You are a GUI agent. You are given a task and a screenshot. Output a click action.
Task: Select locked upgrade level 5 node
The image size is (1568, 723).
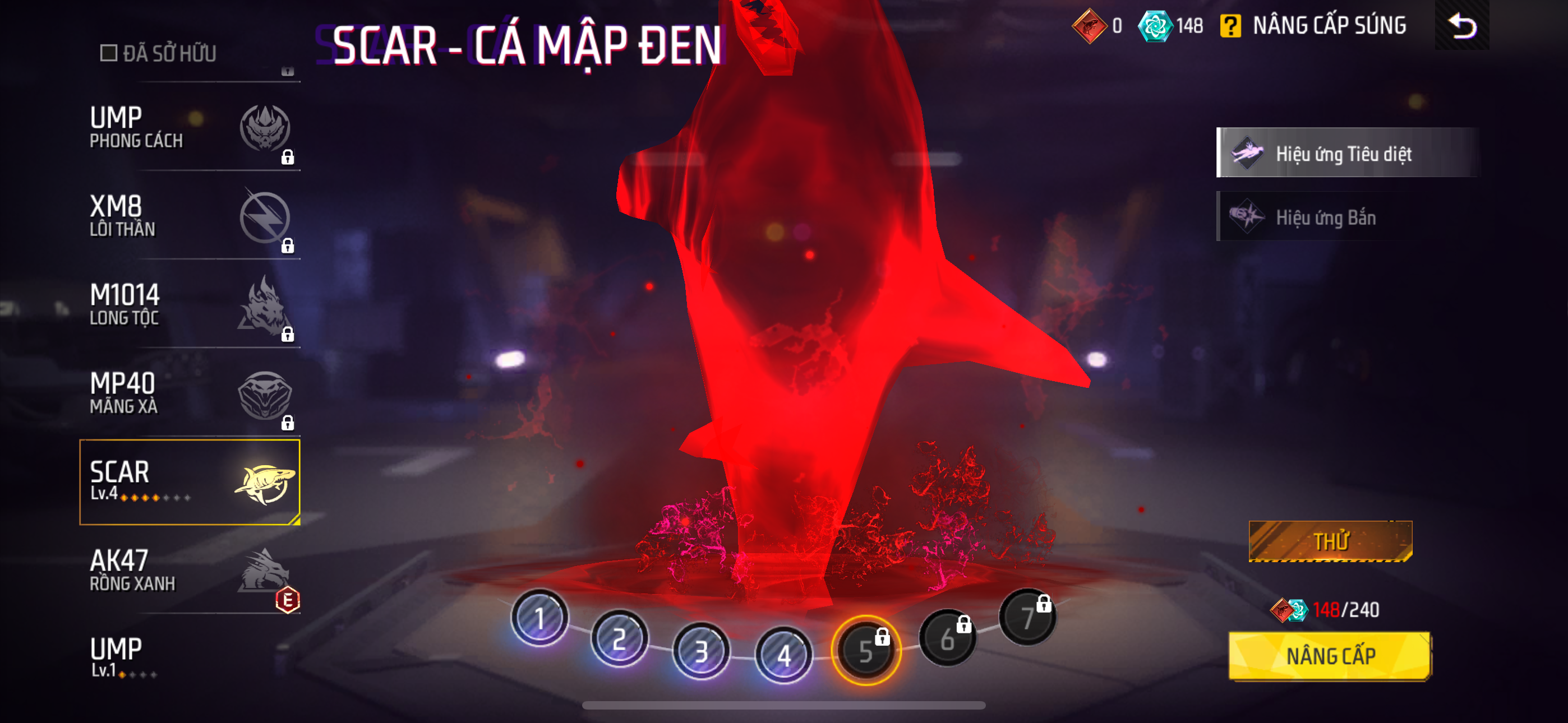coord(865,651)
